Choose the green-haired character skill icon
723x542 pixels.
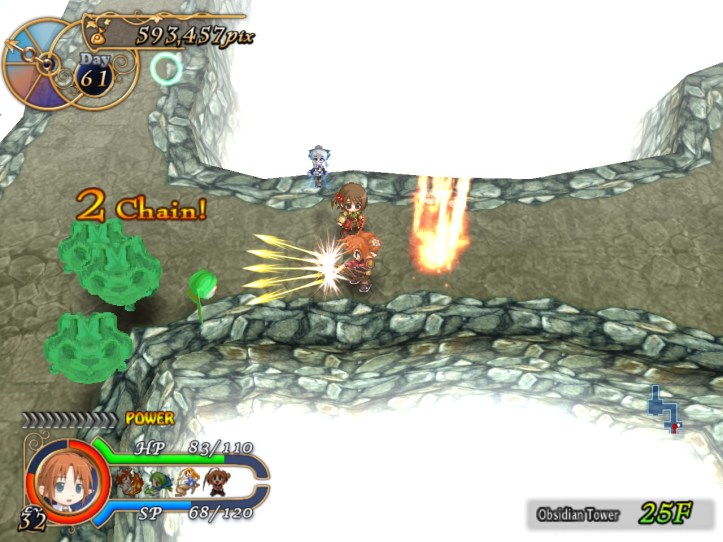pos(156,482)
